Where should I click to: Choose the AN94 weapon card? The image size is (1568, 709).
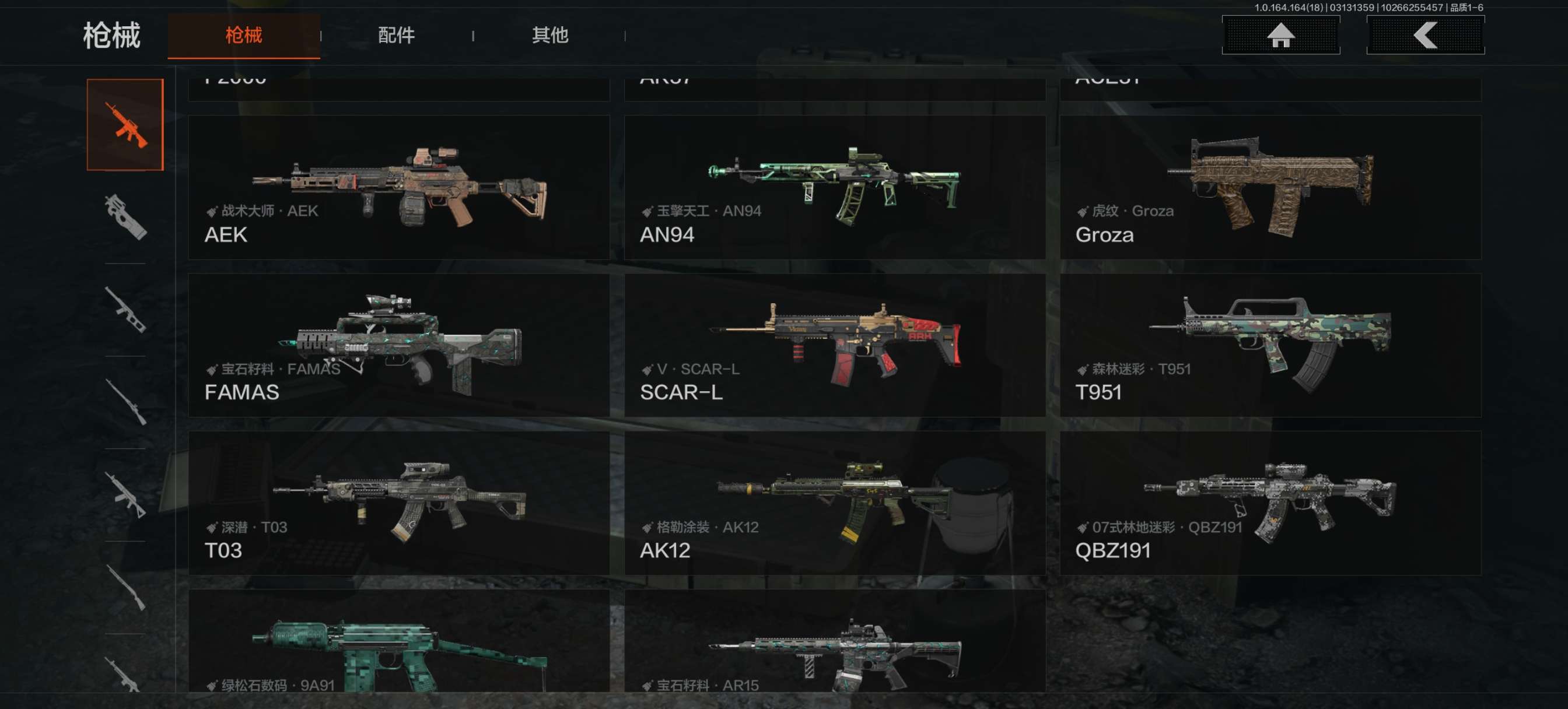[835, 187]
